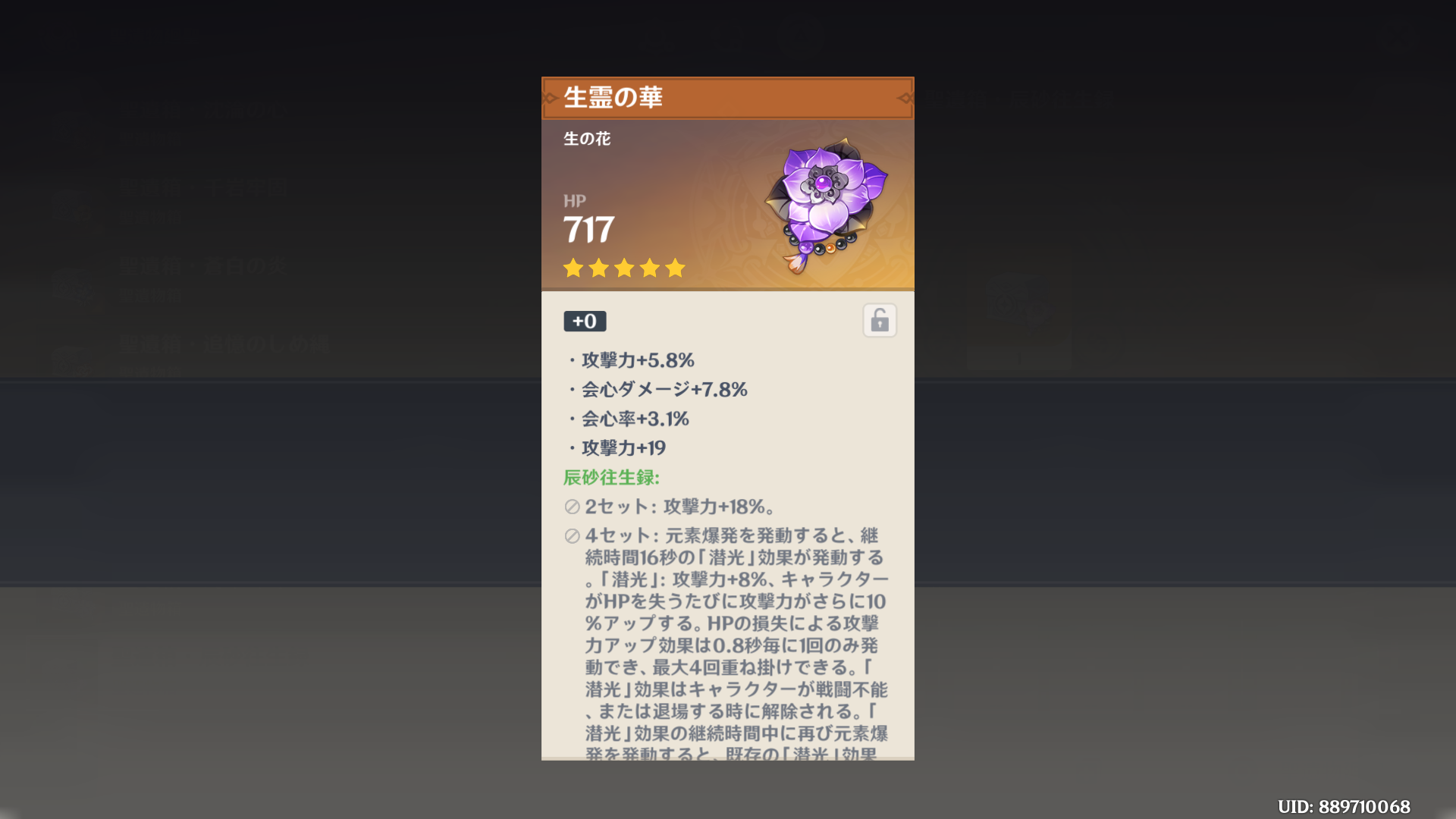
Task: Click the +0 enhancement level badge
Action: pos(583,321)
